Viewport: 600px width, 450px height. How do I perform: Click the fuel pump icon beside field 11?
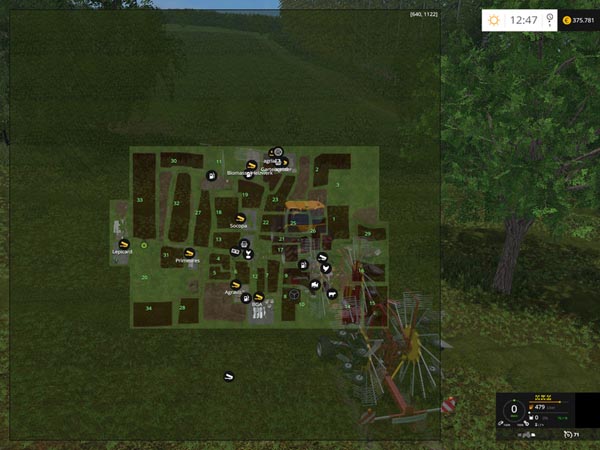click(x=212, y=176)
